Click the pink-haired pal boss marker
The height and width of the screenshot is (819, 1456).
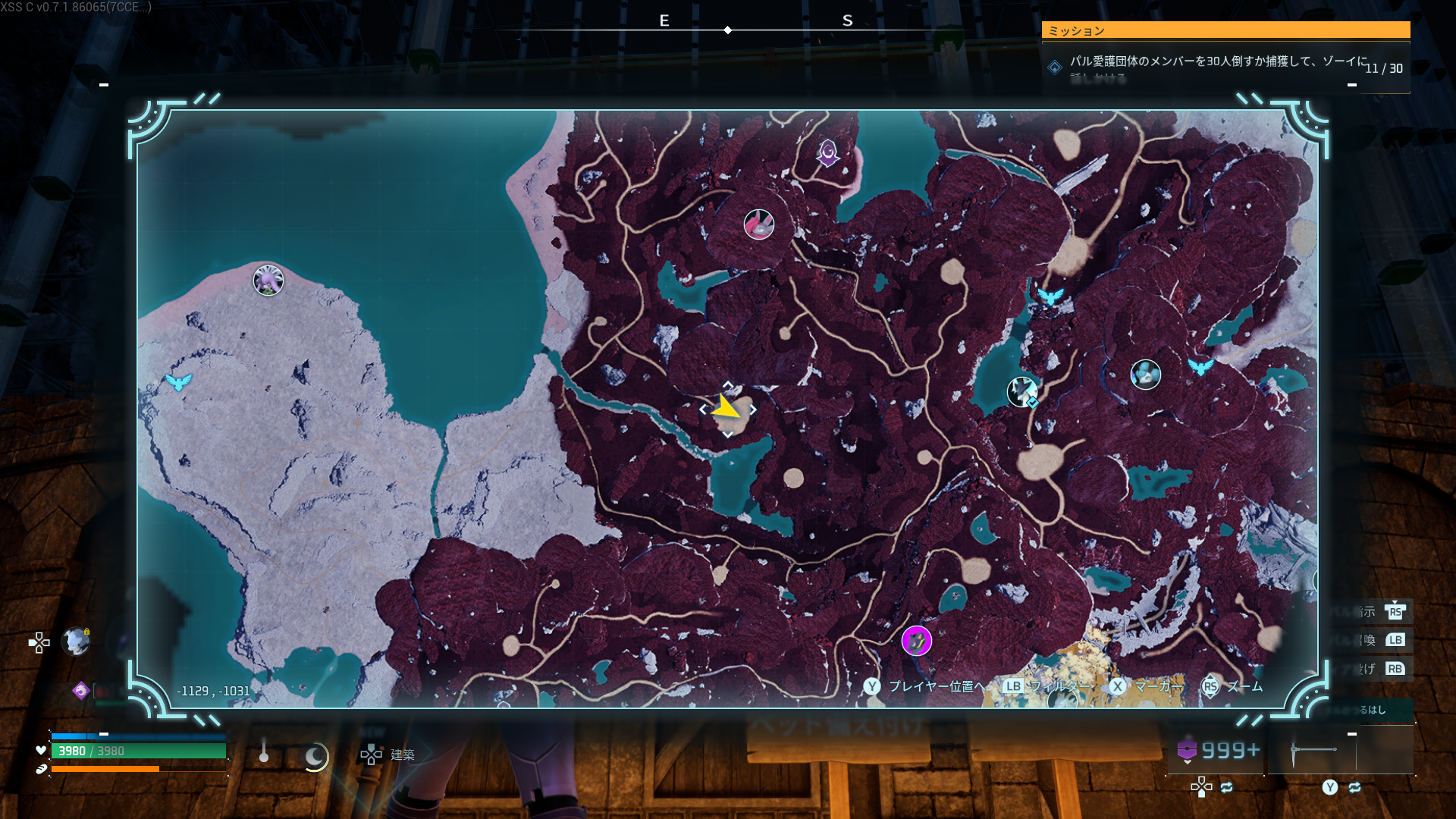pos(758,224)
